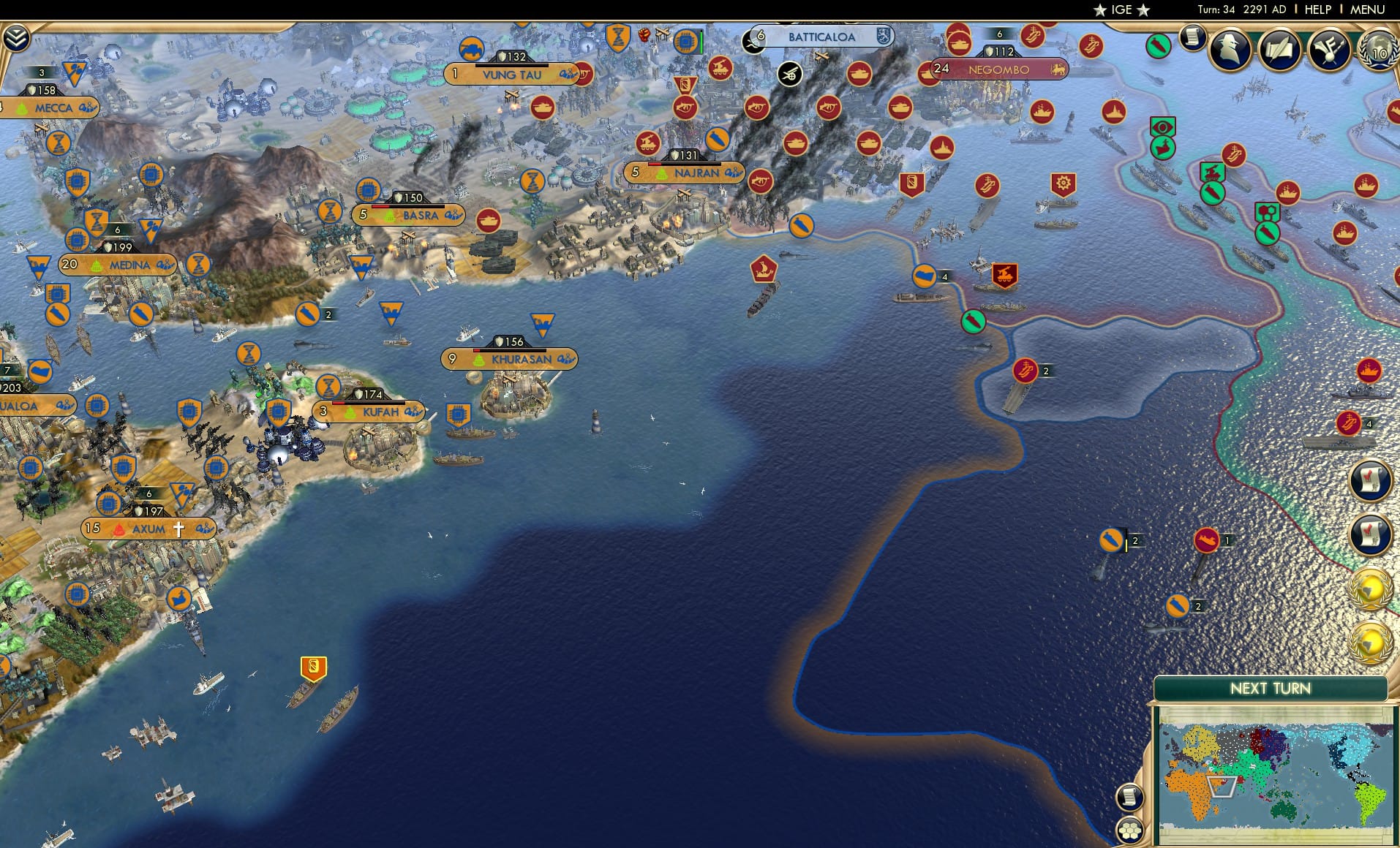Toggle strategic view with the hexagon button
Screen dimensions: 1400x848
click(x=1129, y=831)
